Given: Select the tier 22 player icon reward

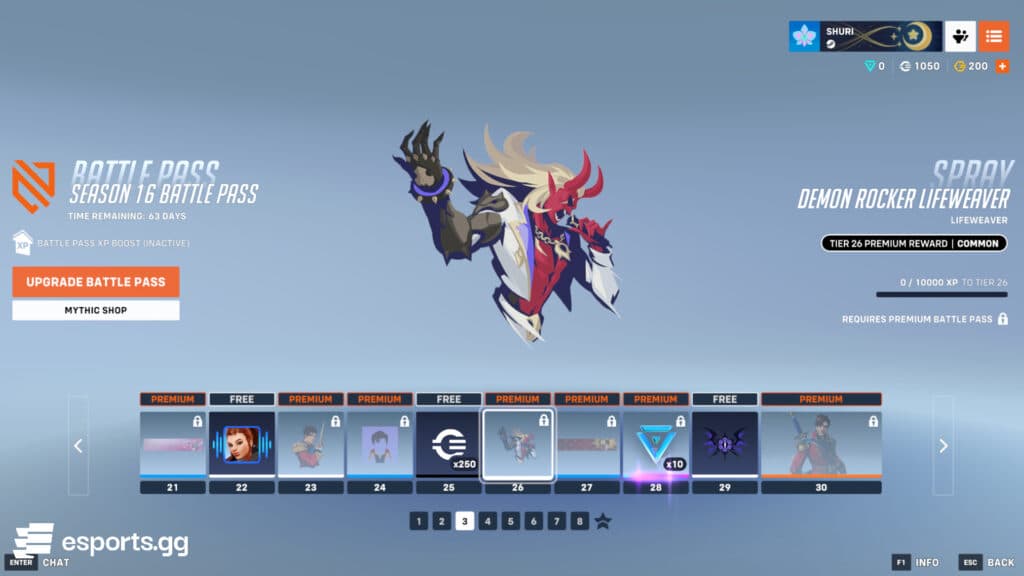Looking at the screenshot, I should click(241, 443).
